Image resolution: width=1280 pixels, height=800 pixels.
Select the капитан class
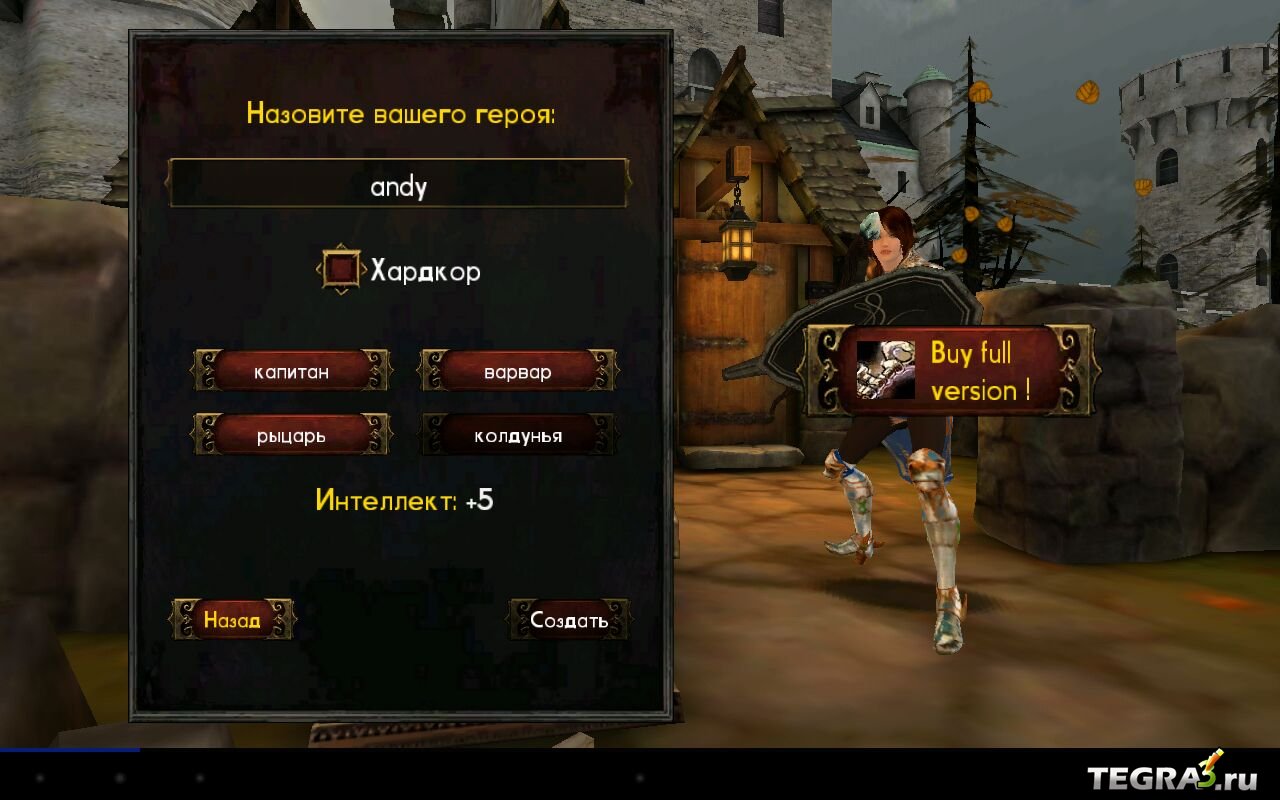(x=291, y=372)
